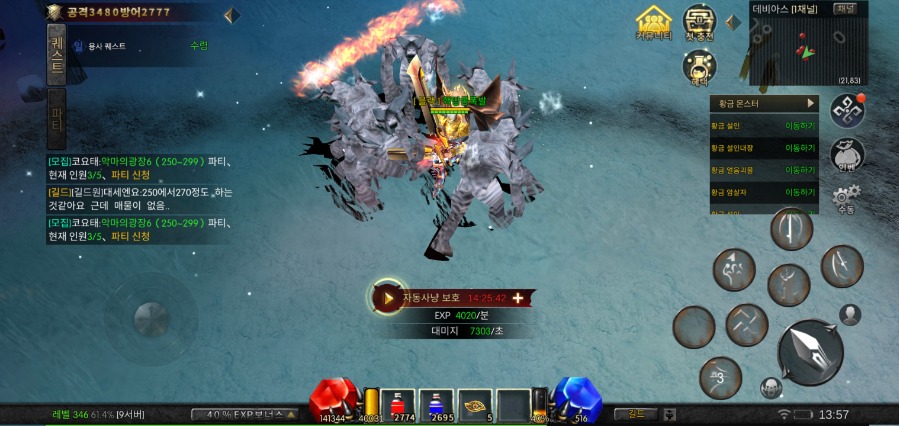Open the potion flask benefits icon
Screen dimensions: 899x426
pyautogui.click(x=699, y=67)
